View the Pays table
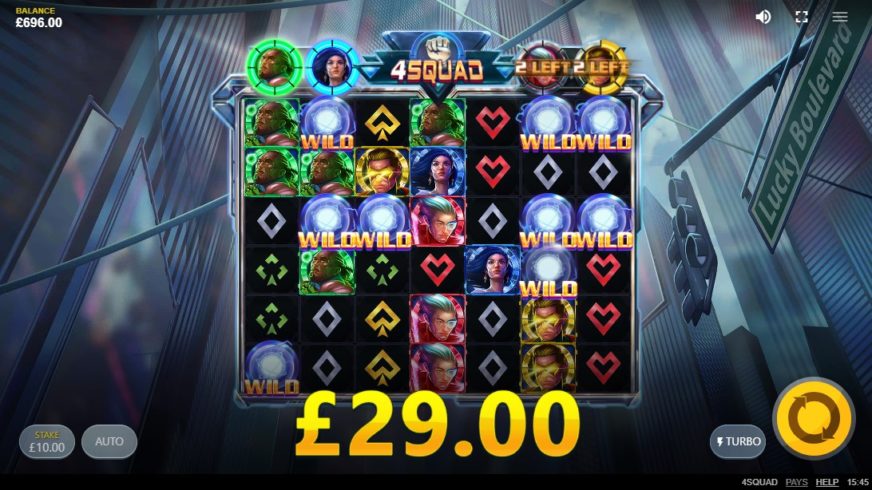The image size is (872, 490). click(796, 482)
